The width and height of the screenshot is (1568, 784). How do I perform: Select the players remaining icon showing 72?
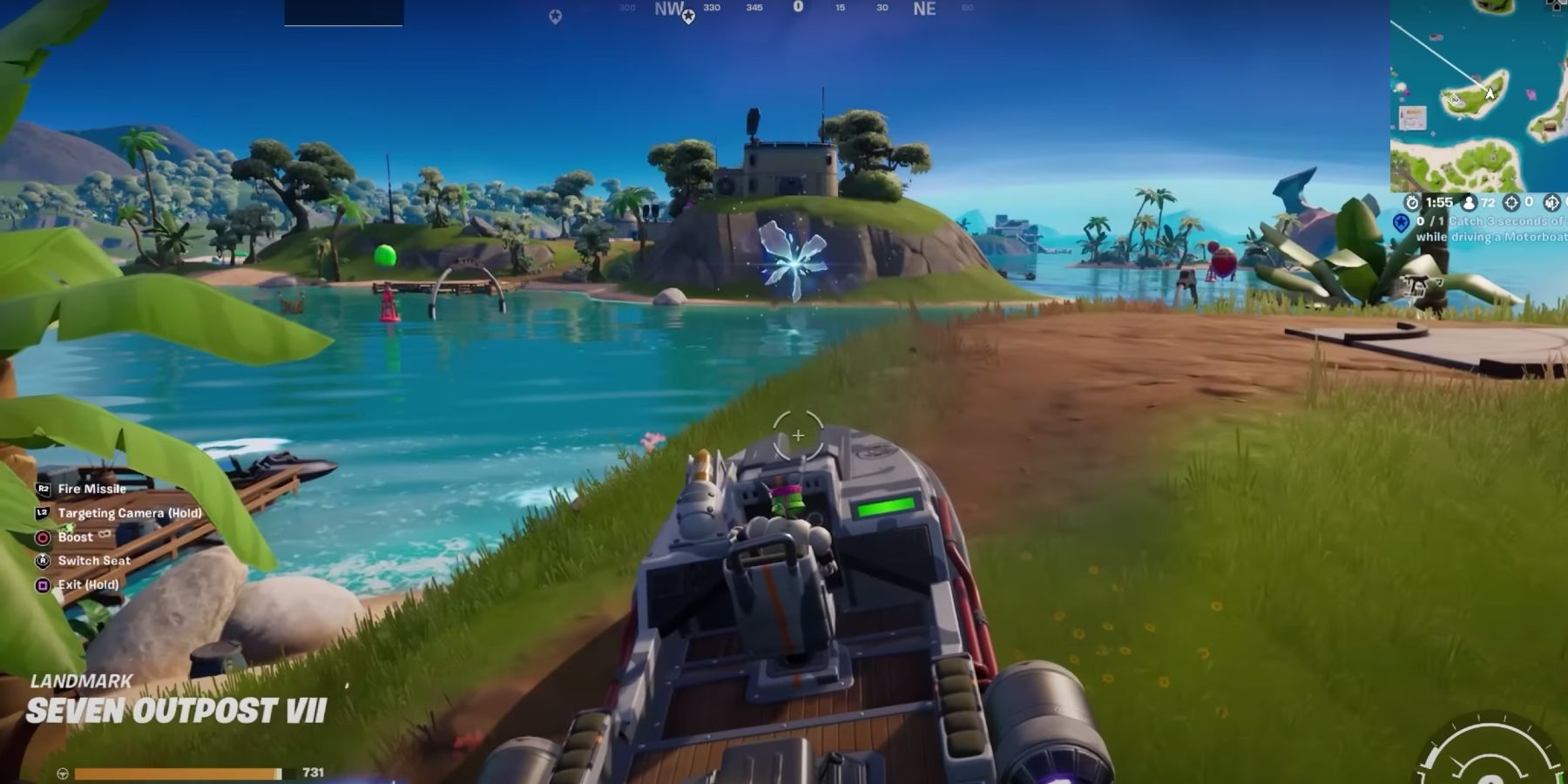[1470, 202]
